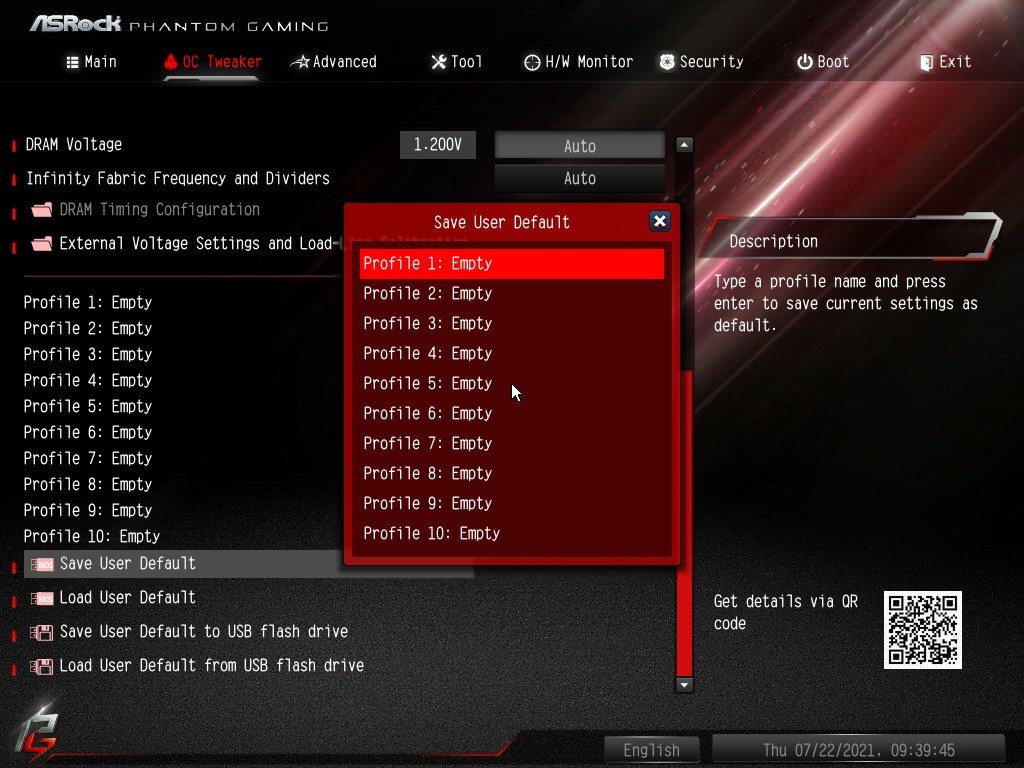Click the scrollbar down arrow
This screenshot has width=1024, height=768.
(x=684, y=685)
